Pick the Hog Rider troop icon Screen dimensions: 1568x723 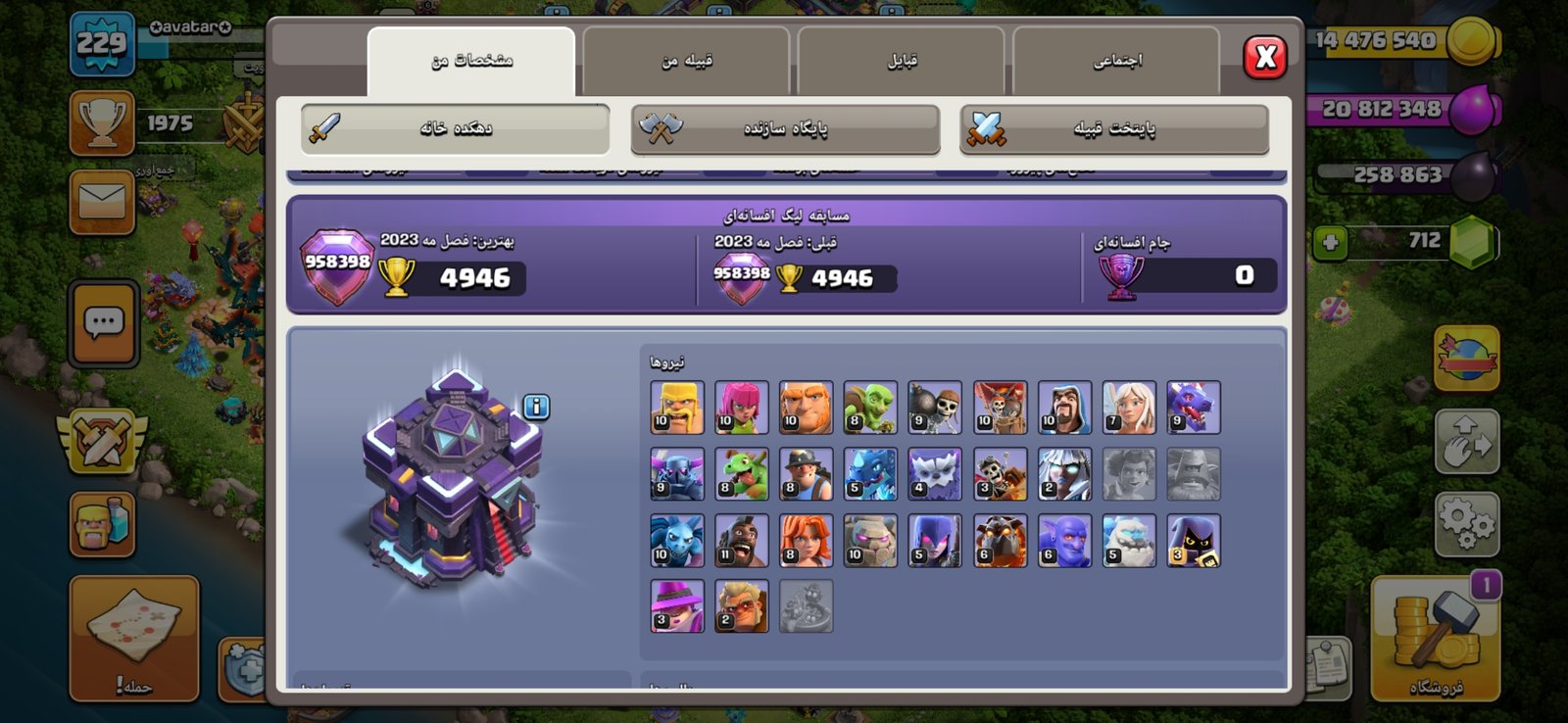click(x=742, y=541)
